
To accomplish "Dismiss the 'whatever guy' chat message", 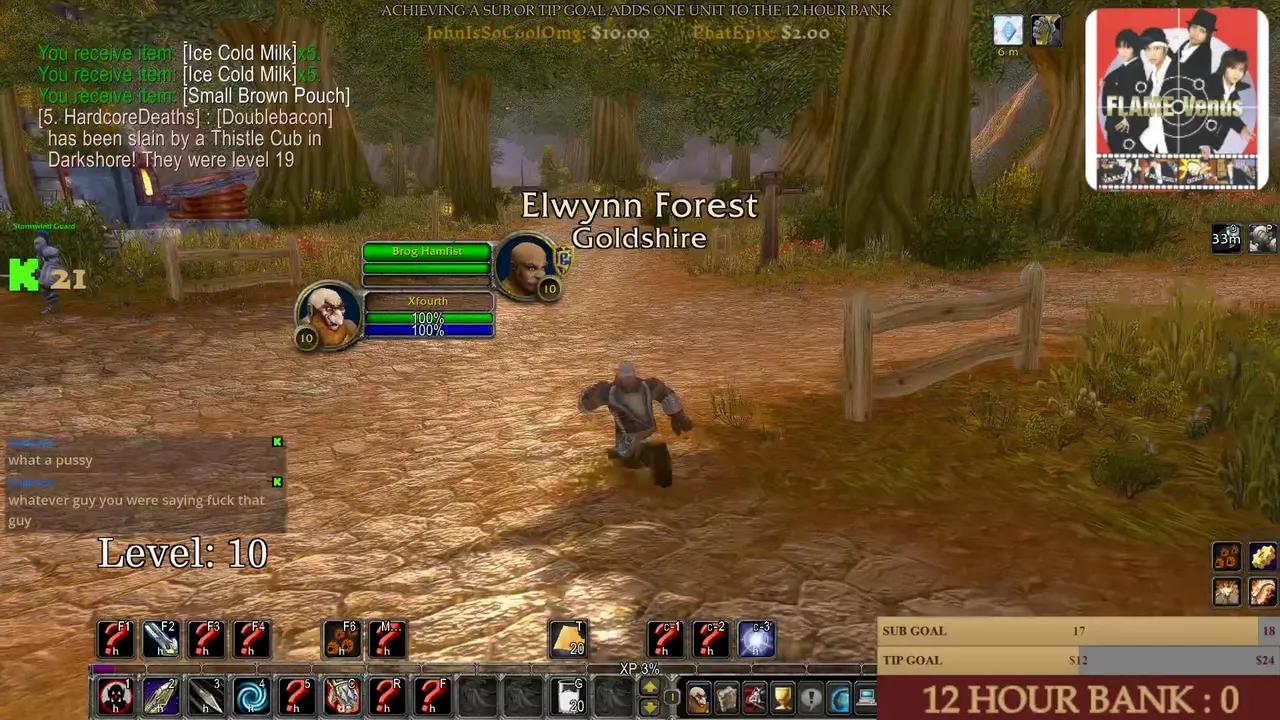I will coord(277,482).
